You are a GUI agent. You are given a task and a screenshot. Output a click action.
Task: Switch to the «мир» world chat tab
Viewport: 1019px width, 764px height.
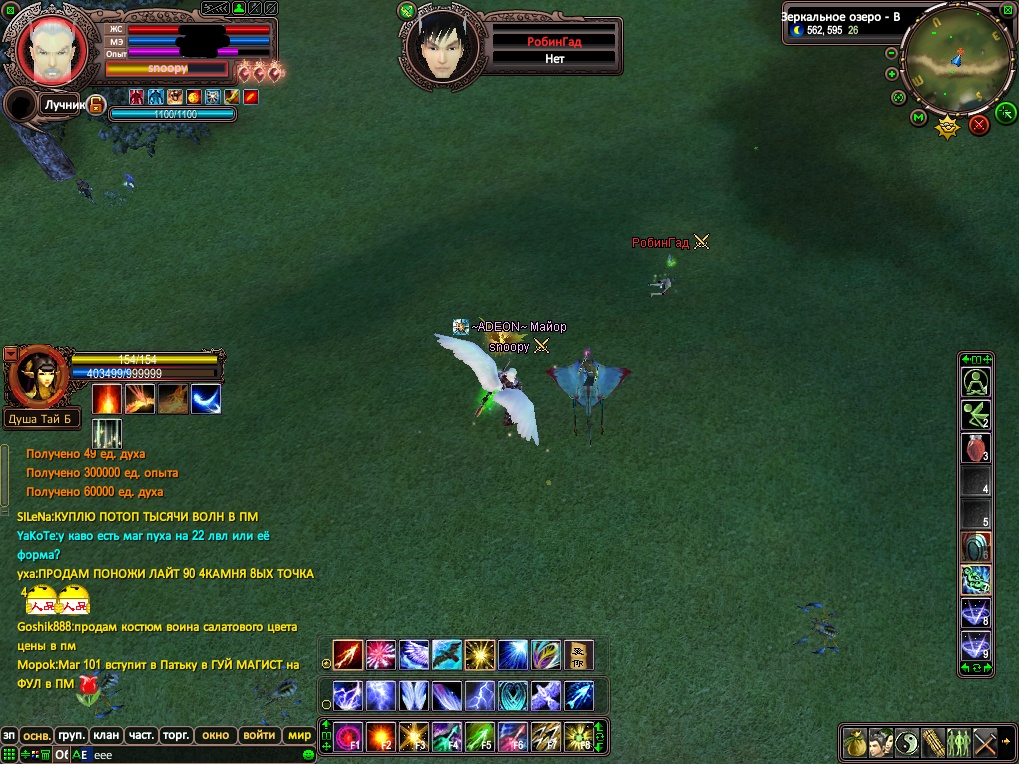point(300,735)
